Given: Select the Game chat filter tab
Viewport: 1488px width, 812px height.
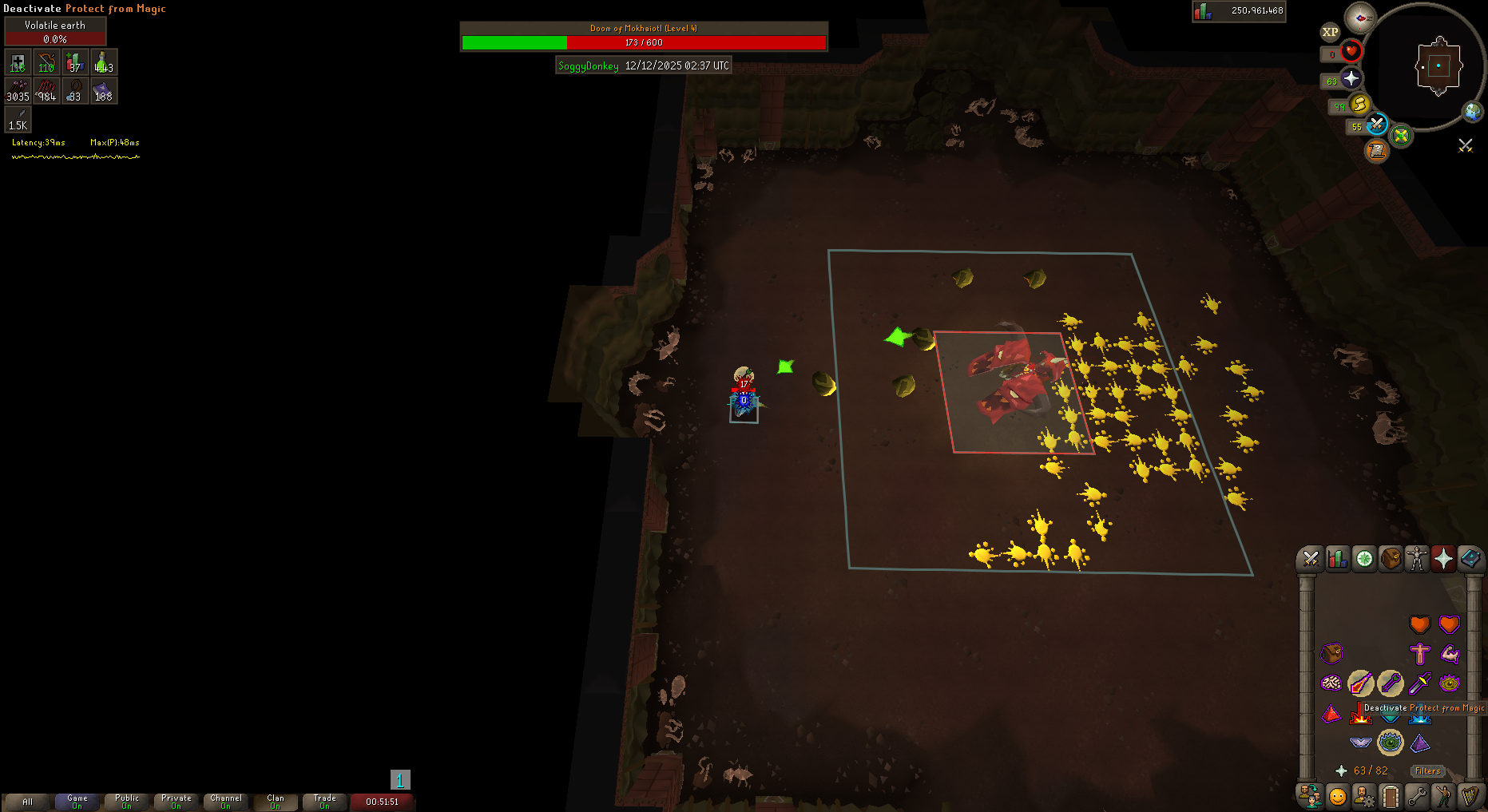Looking at the screenshot, I should (77, 801).
